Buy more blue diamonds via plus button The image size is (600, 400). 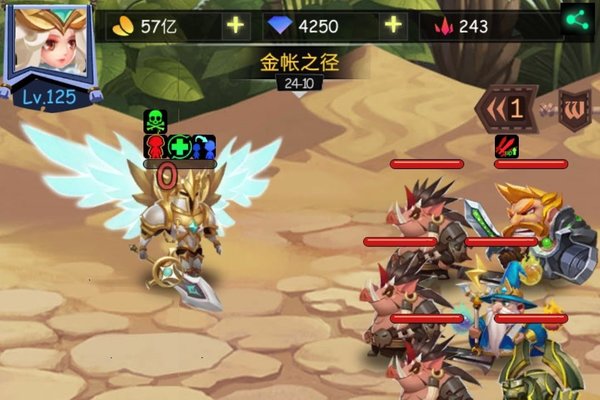393,25
